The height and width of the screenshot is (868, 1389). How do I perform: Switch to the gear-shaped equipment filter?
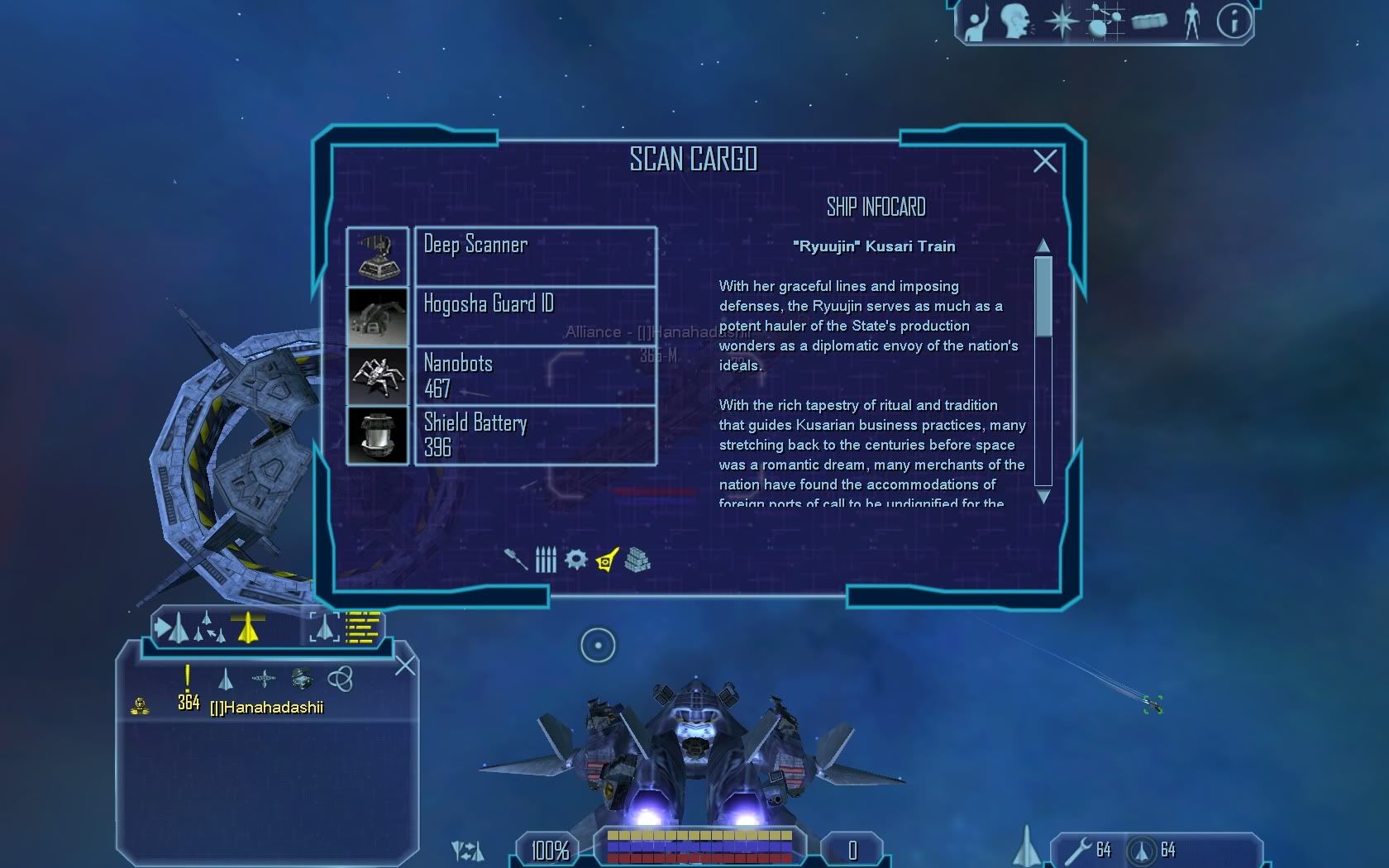575,560
